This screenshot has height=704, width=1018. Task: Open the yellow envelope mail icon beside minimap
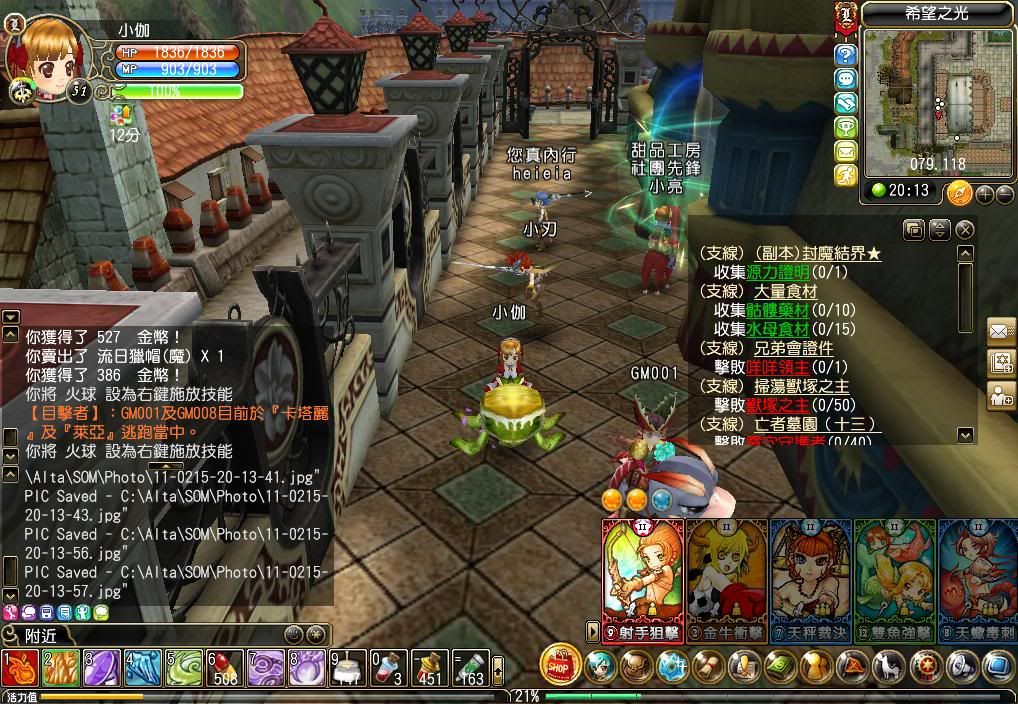click(x=846, y=151)
